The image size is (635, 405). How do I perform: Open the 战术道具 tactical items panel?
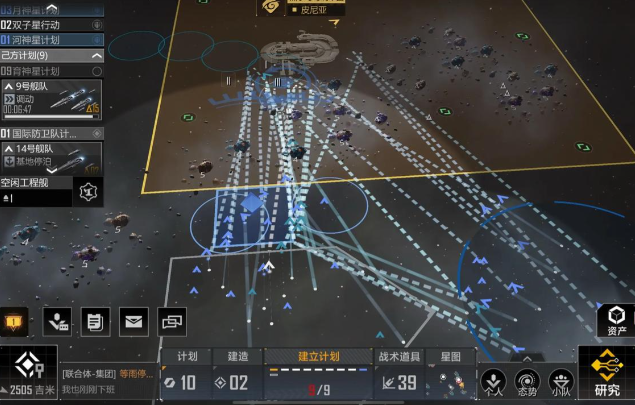(398, 372)
